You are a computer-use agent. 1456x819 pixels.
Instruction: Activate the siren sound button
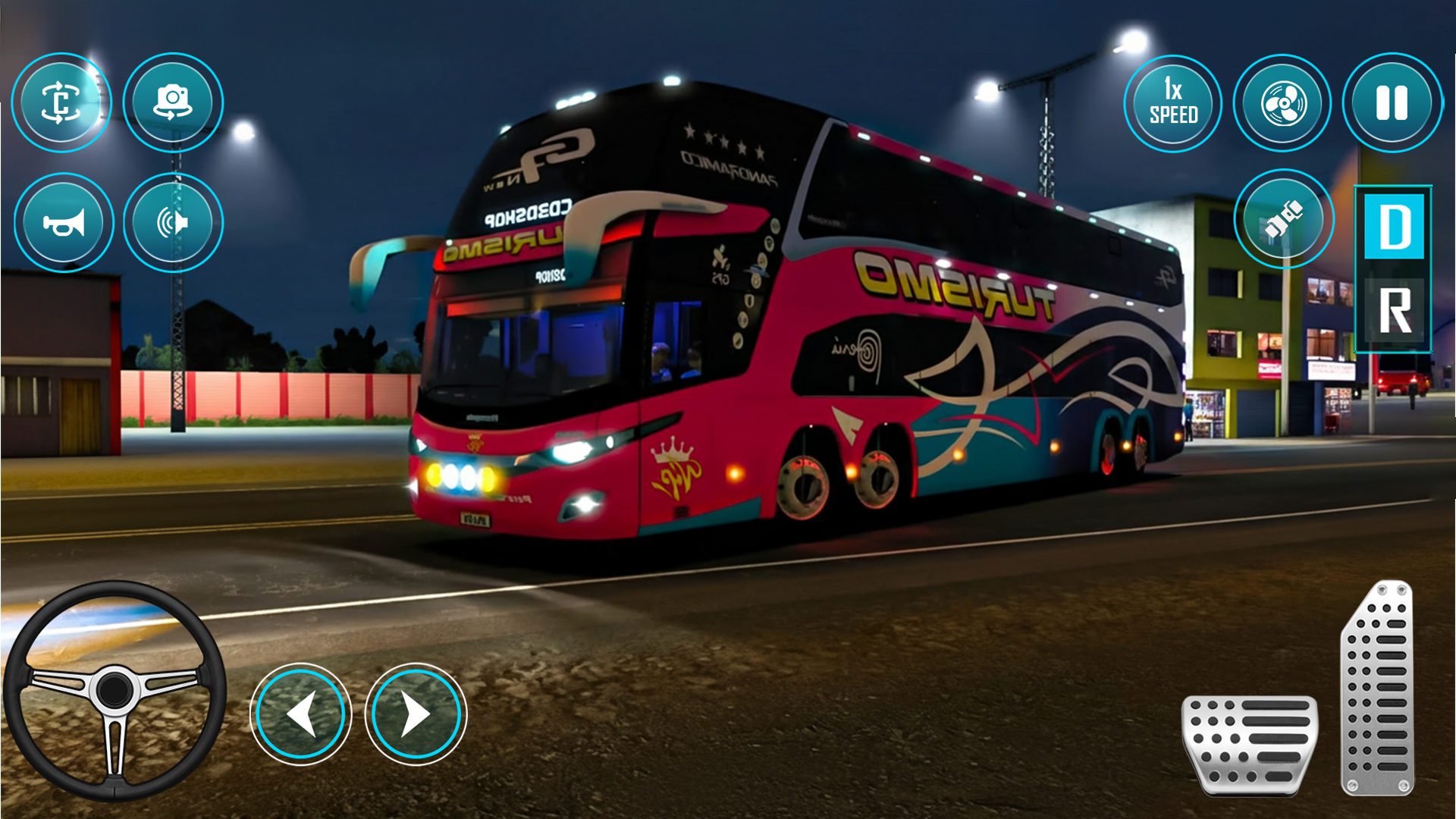coord(173,223)
